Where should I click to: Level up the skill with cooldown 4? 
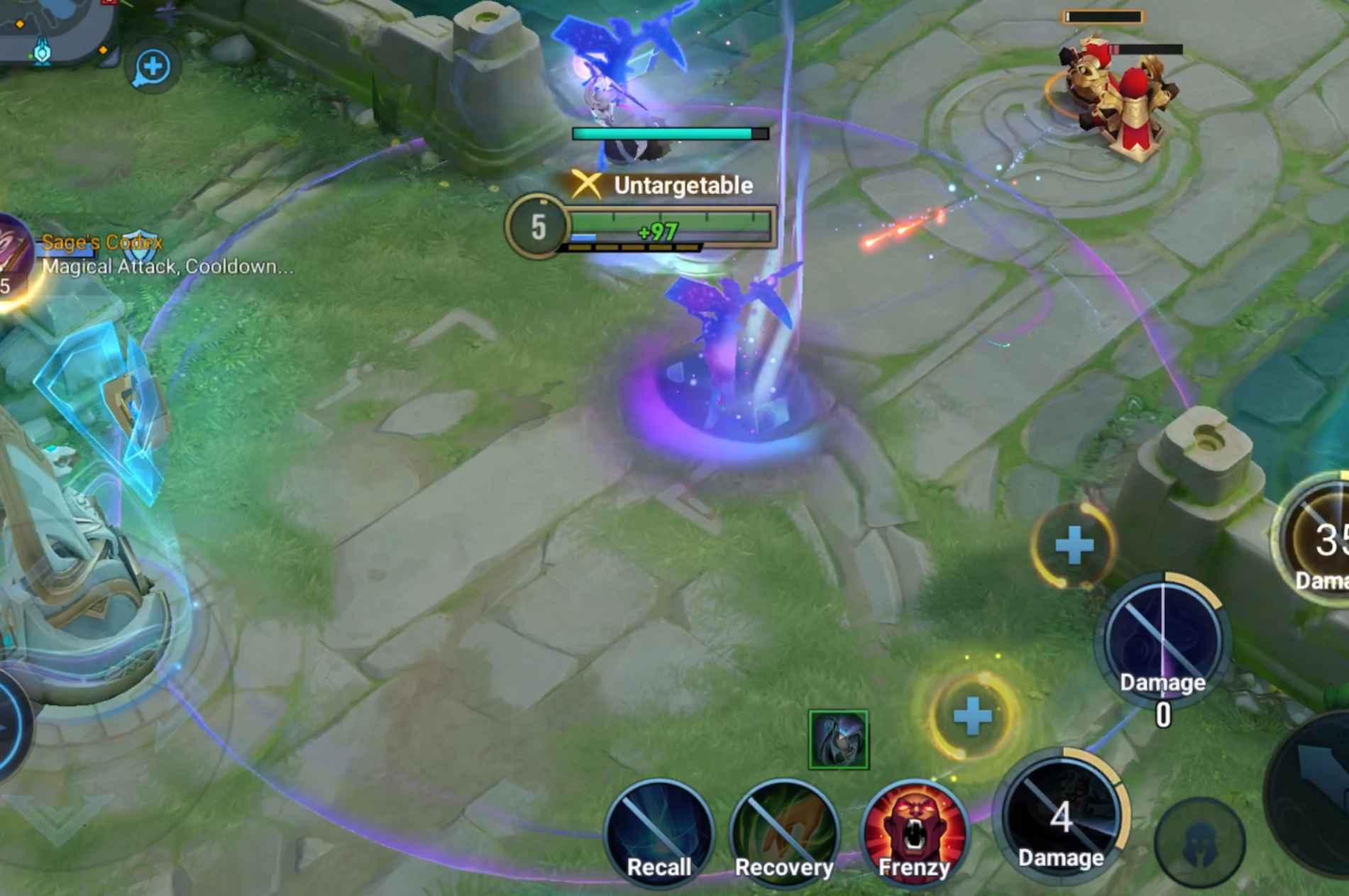tap(972, 717)
